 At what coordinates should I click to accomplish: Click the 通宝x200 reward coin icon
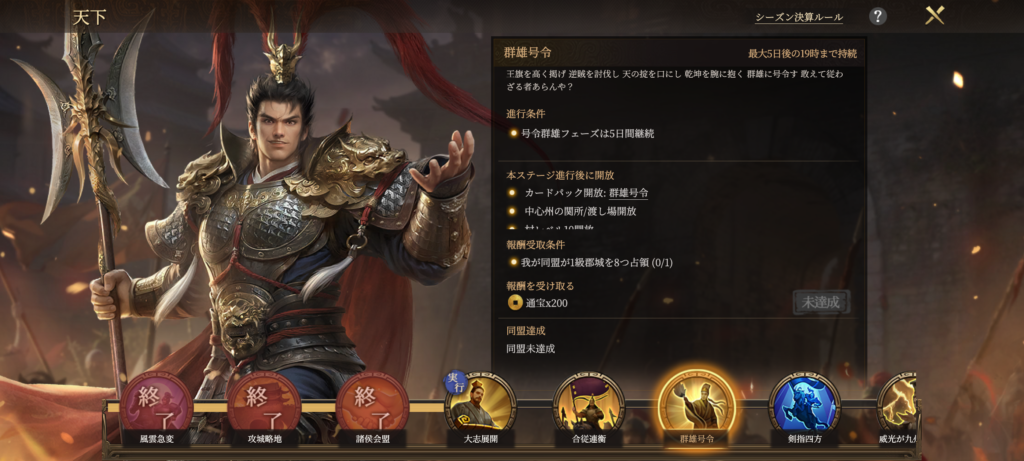(515, 303)
